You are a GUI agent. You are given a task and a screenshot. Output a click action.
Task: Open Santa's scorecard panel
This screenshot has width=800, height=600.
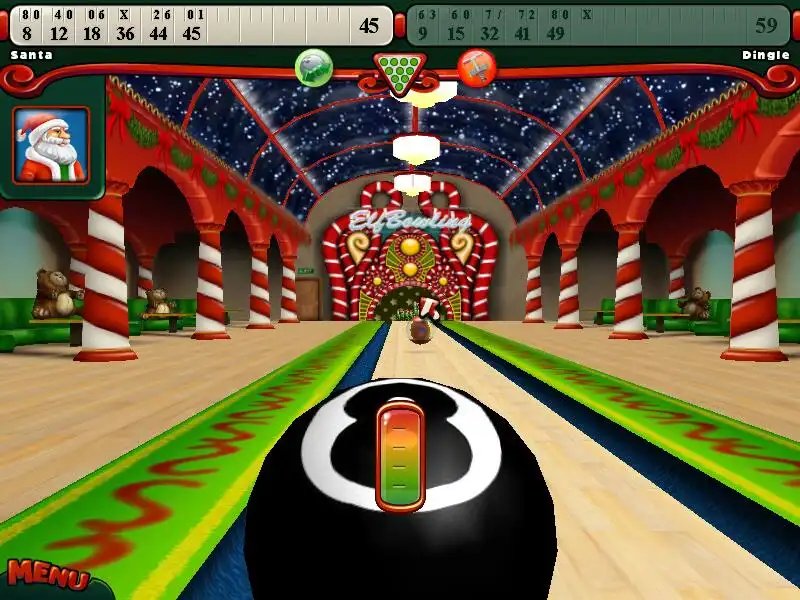200,25
